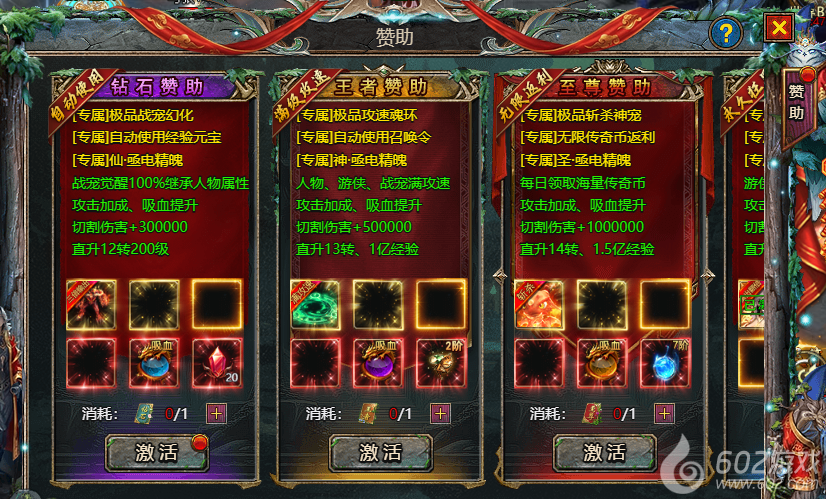Select the green attack-speed ring icon
Screen dimensions: 826x499
click(315, 304)
